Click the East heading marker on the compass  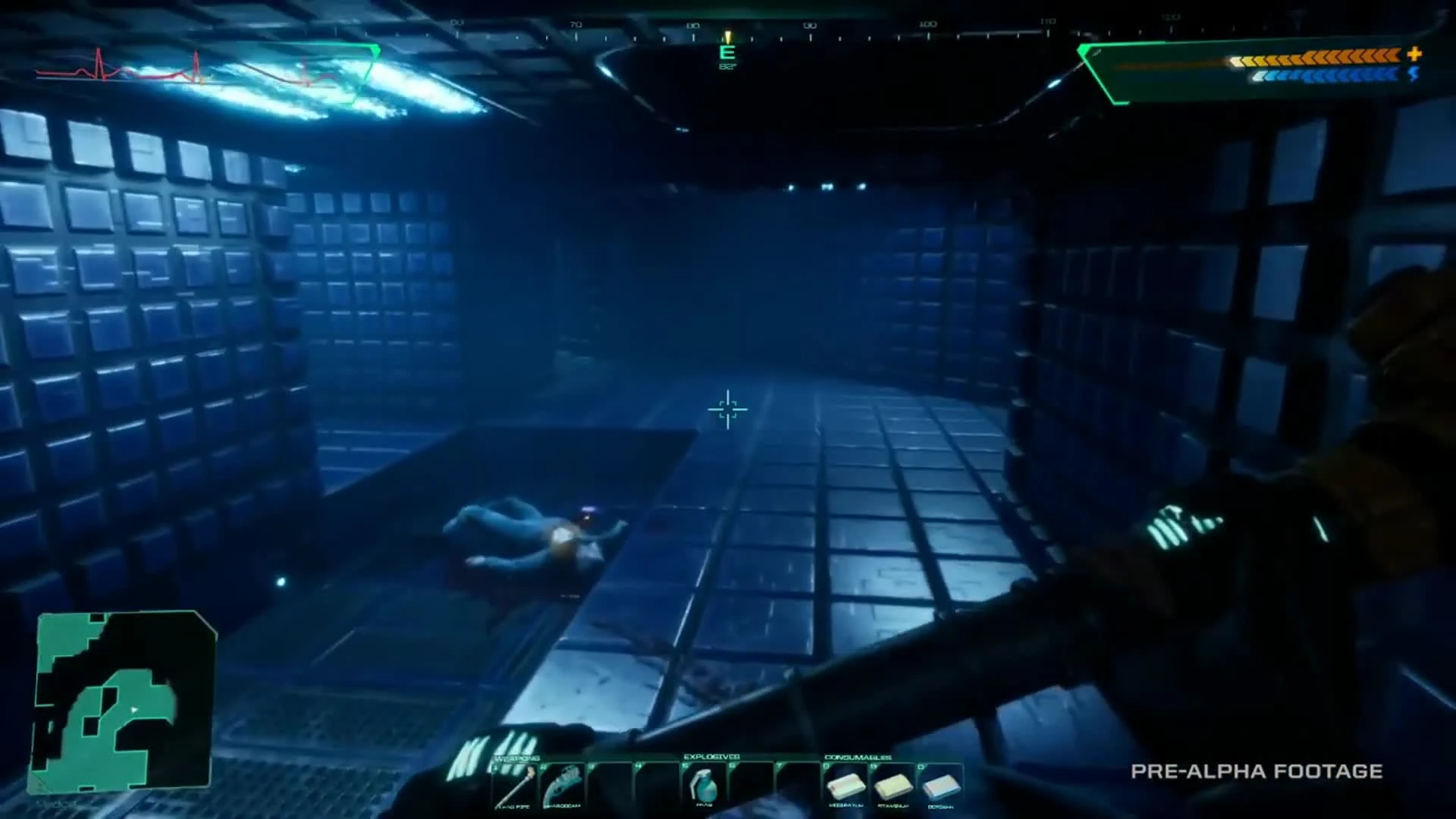(x=727, y=52)
